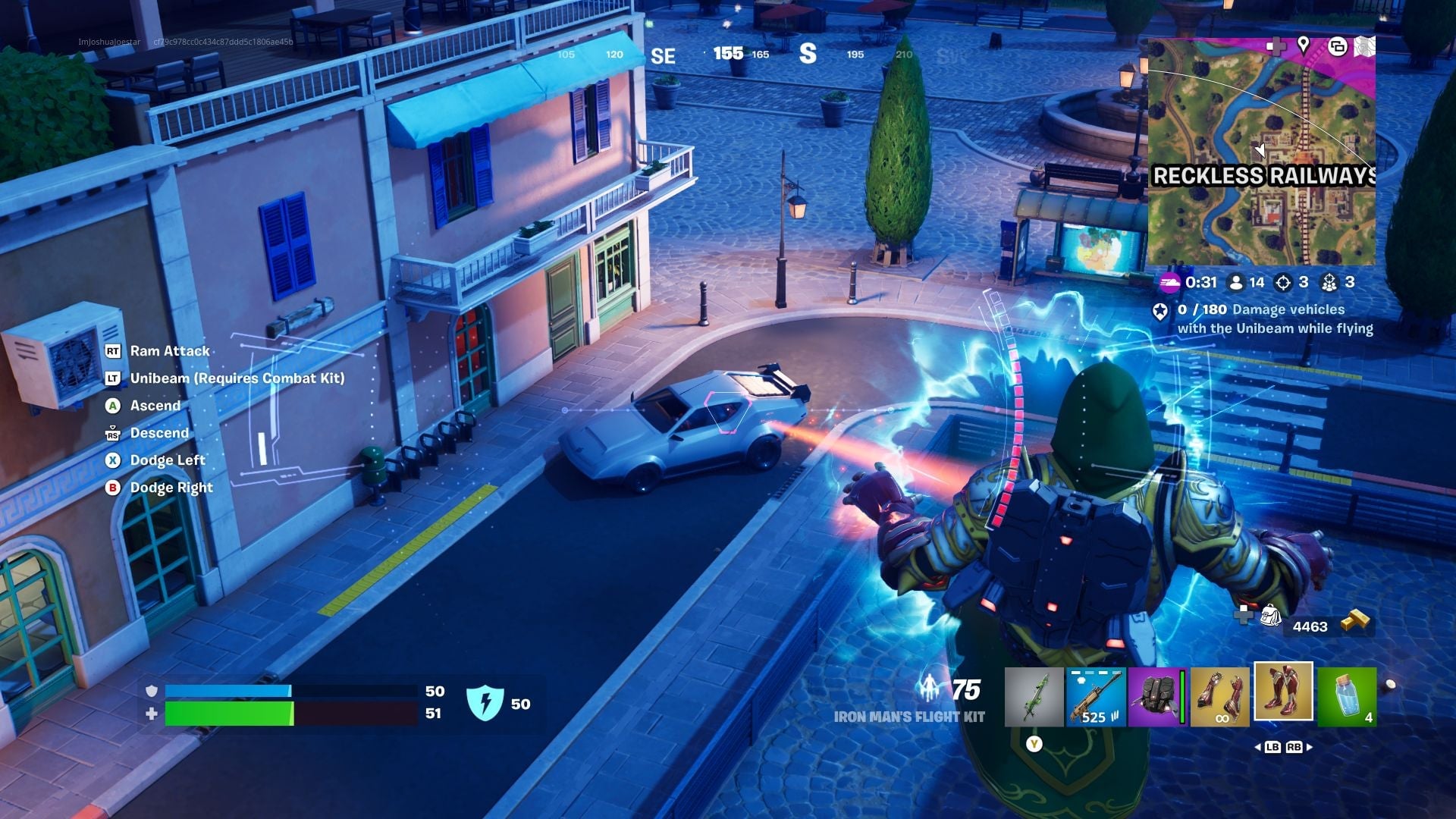Click the stacked squares icon beside the map
1456x819 pixels.
click(x=1338, y=47)
